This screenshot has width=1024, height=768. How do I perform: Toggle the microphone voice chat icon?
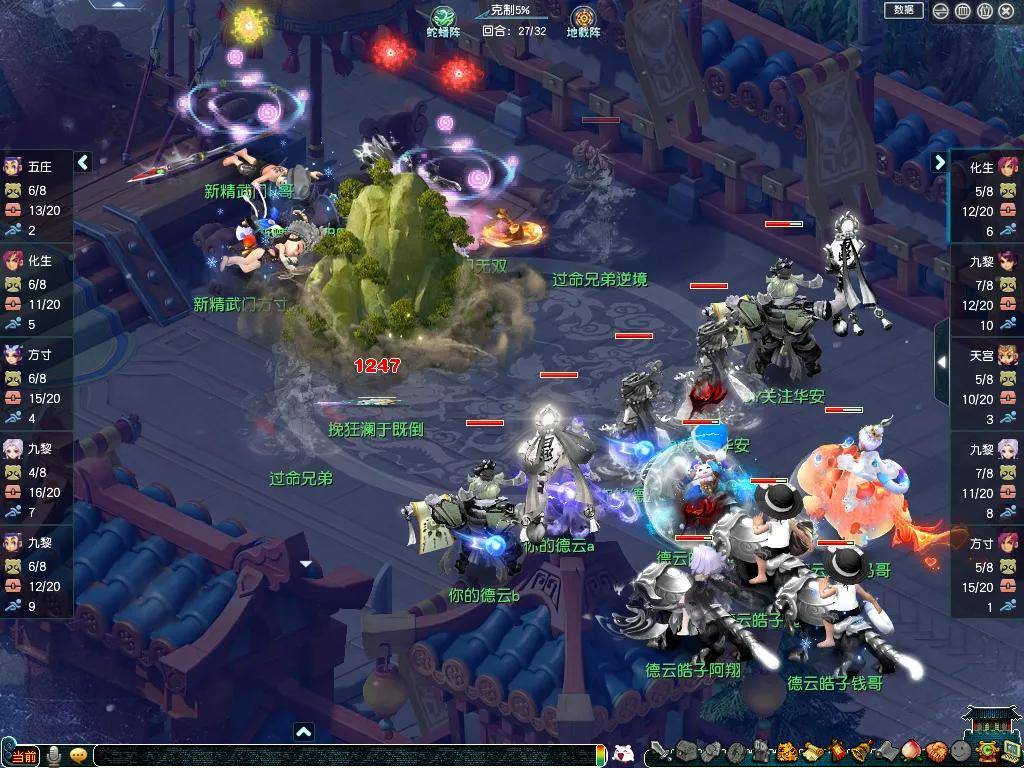point(54,755)
